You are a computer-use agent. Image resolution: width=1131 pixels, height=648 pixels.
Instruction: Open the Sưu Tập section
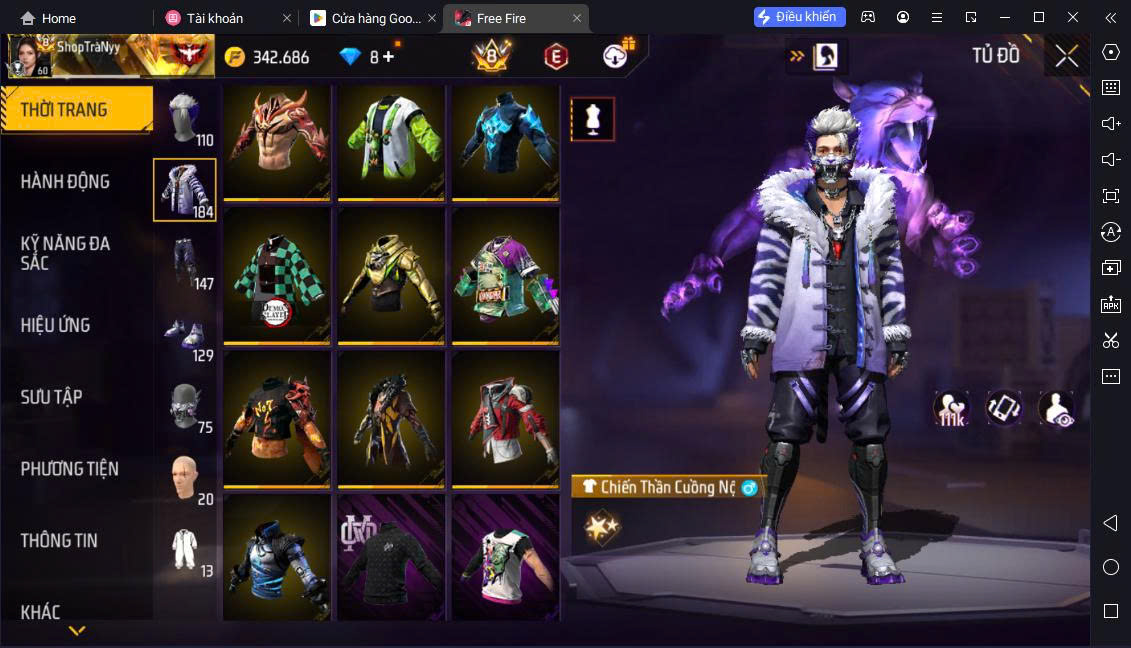52,397
